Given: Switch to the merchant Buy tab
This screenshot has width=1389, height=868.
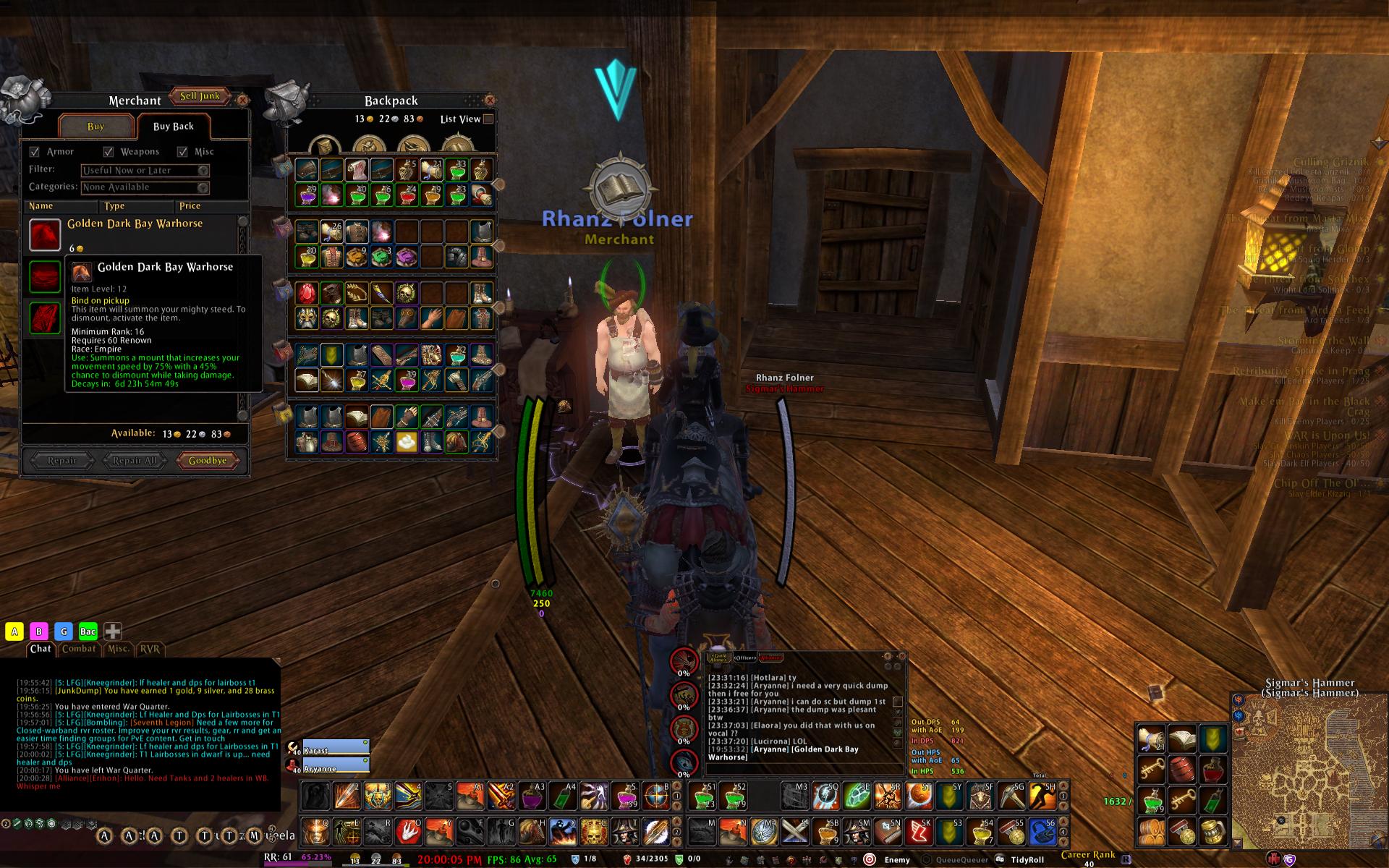Looking at the screenshot, I should [96, 127].
